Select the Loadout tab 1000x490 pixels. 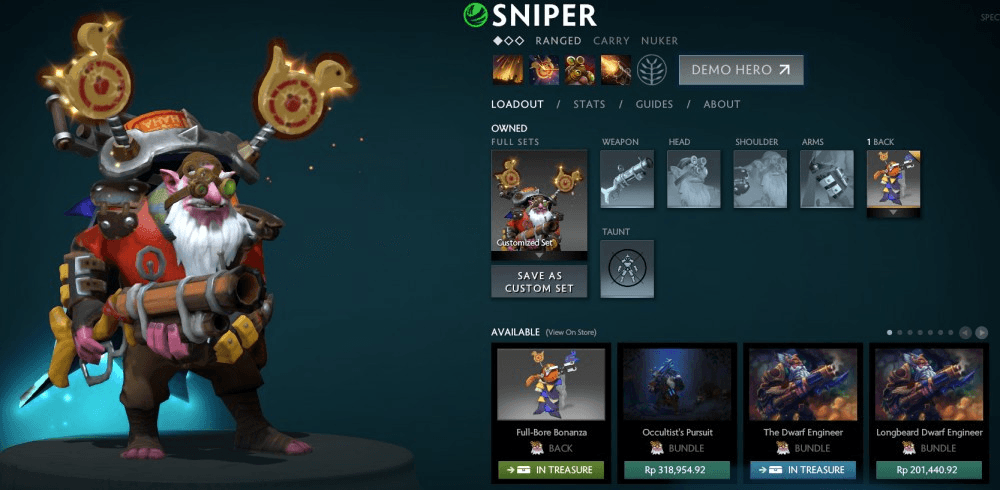point(517,104)
